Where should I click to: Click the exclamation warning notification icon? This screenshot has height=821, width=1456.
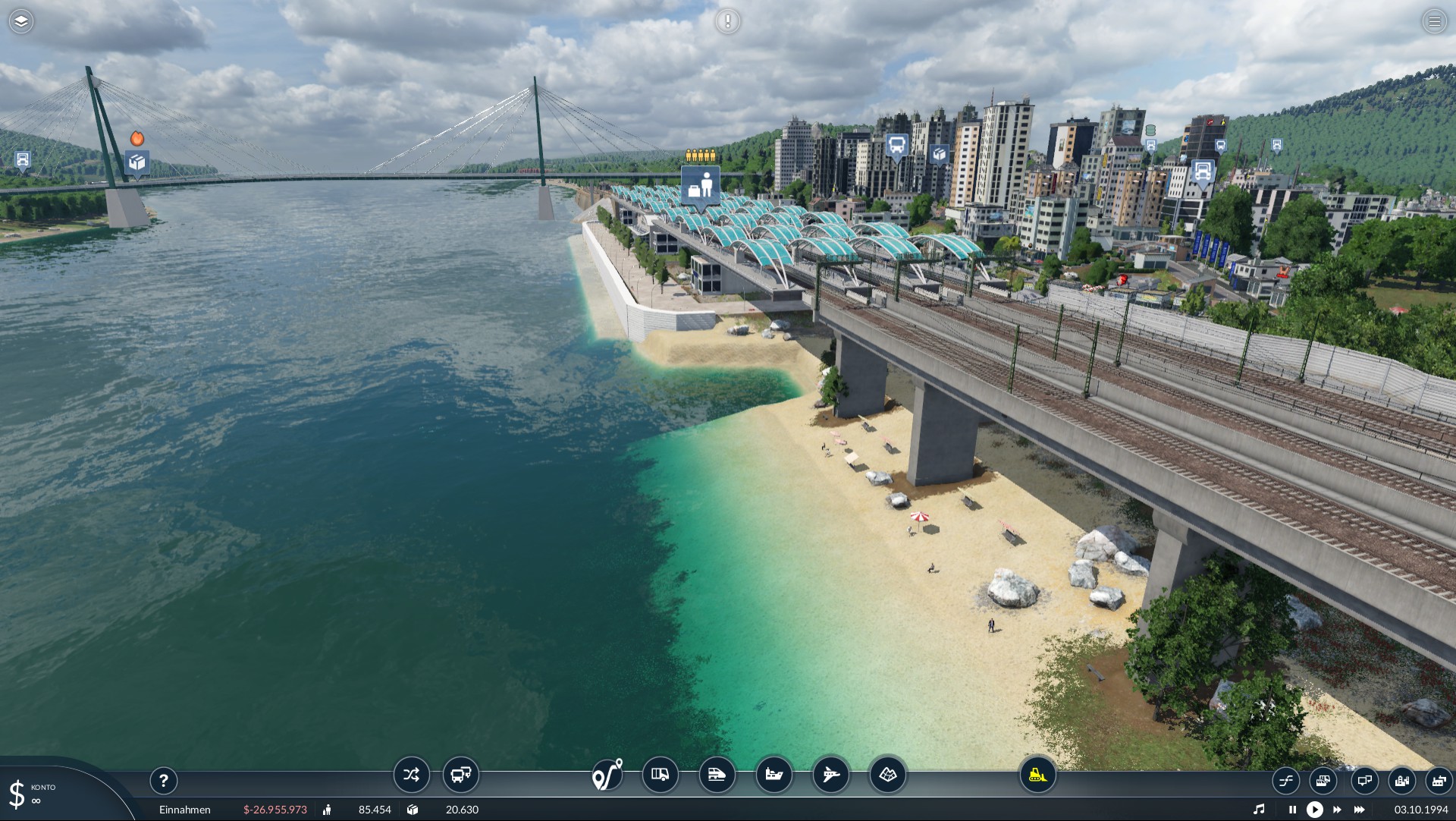[727, 21]
